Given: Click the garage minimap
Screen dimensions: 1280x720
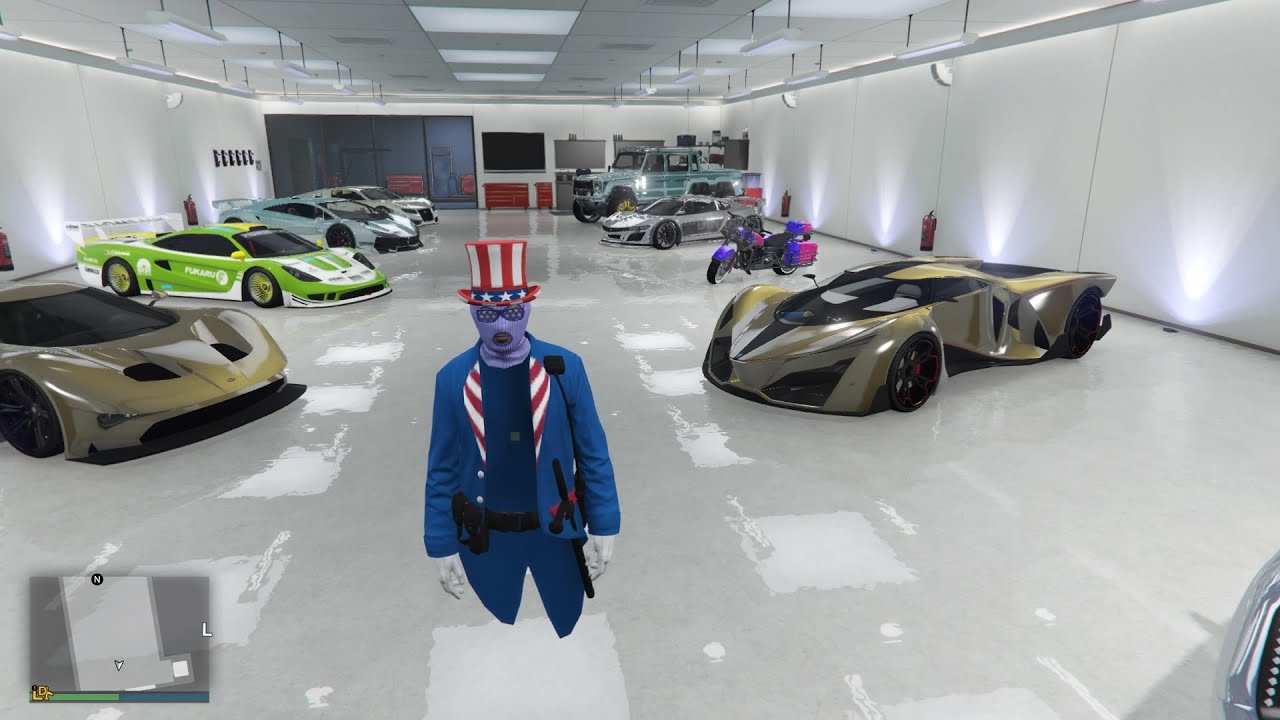Looking at the screenshot, I should [x=119, y=632].
